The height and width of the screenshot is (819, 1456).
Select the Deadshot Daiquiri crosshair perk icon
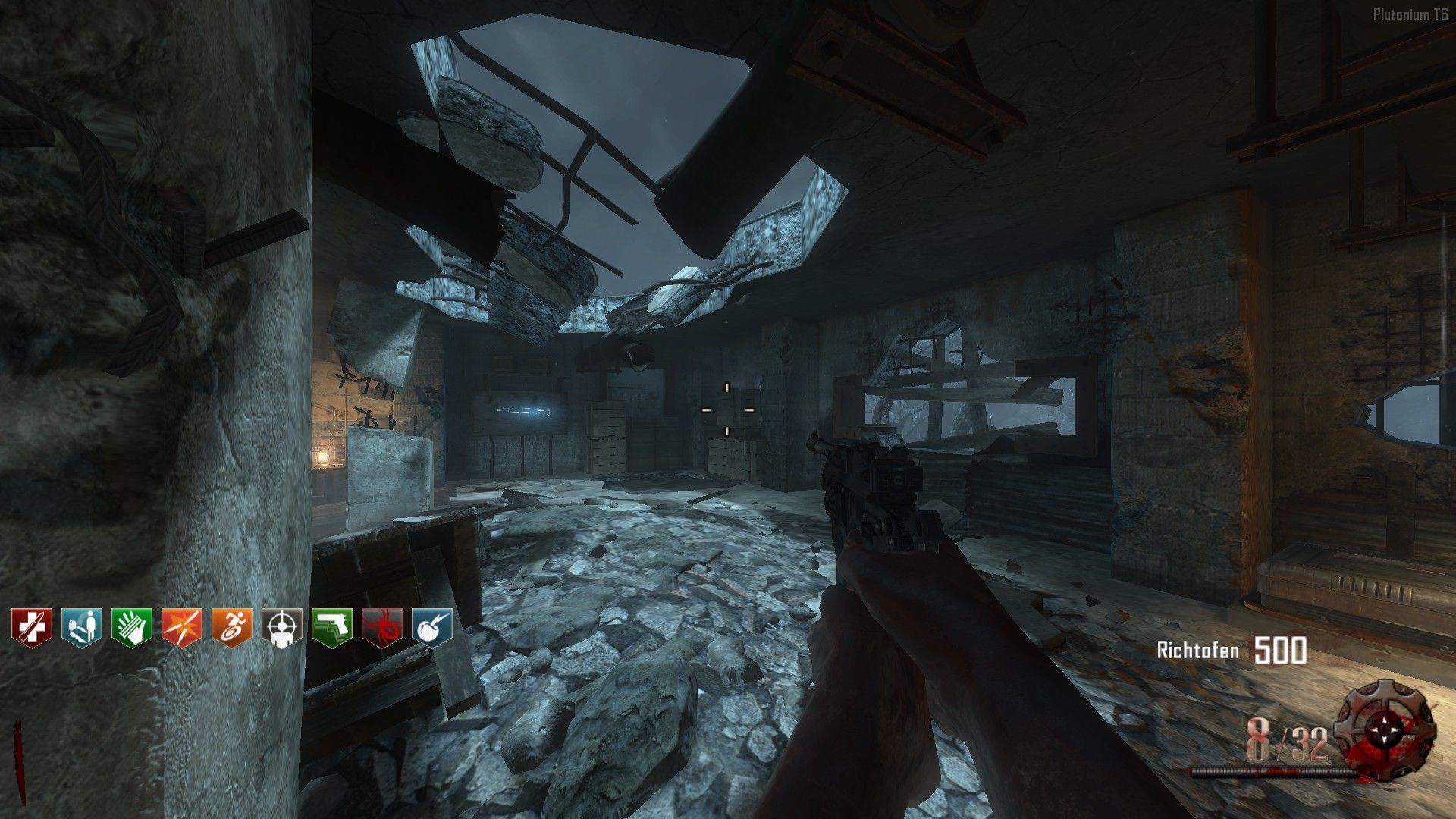(282, 626)
